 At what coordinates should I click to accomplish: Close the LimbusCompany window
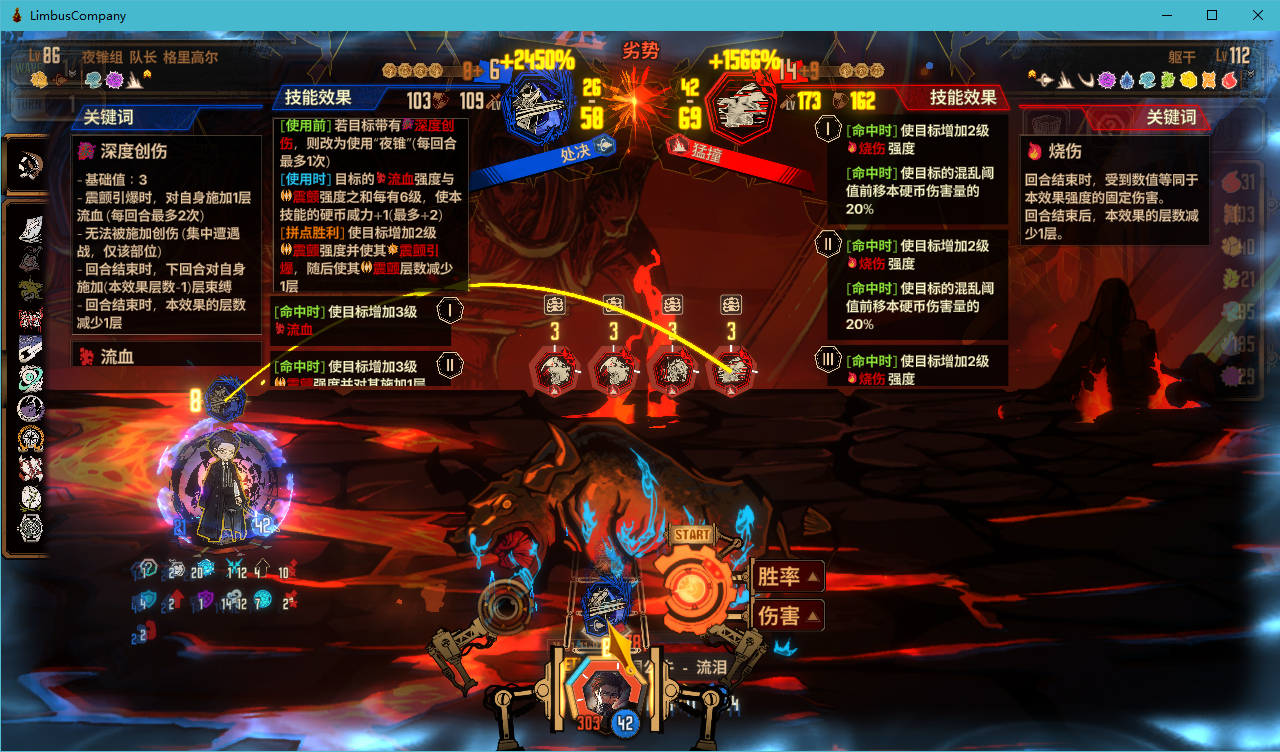click(1257, 15)
